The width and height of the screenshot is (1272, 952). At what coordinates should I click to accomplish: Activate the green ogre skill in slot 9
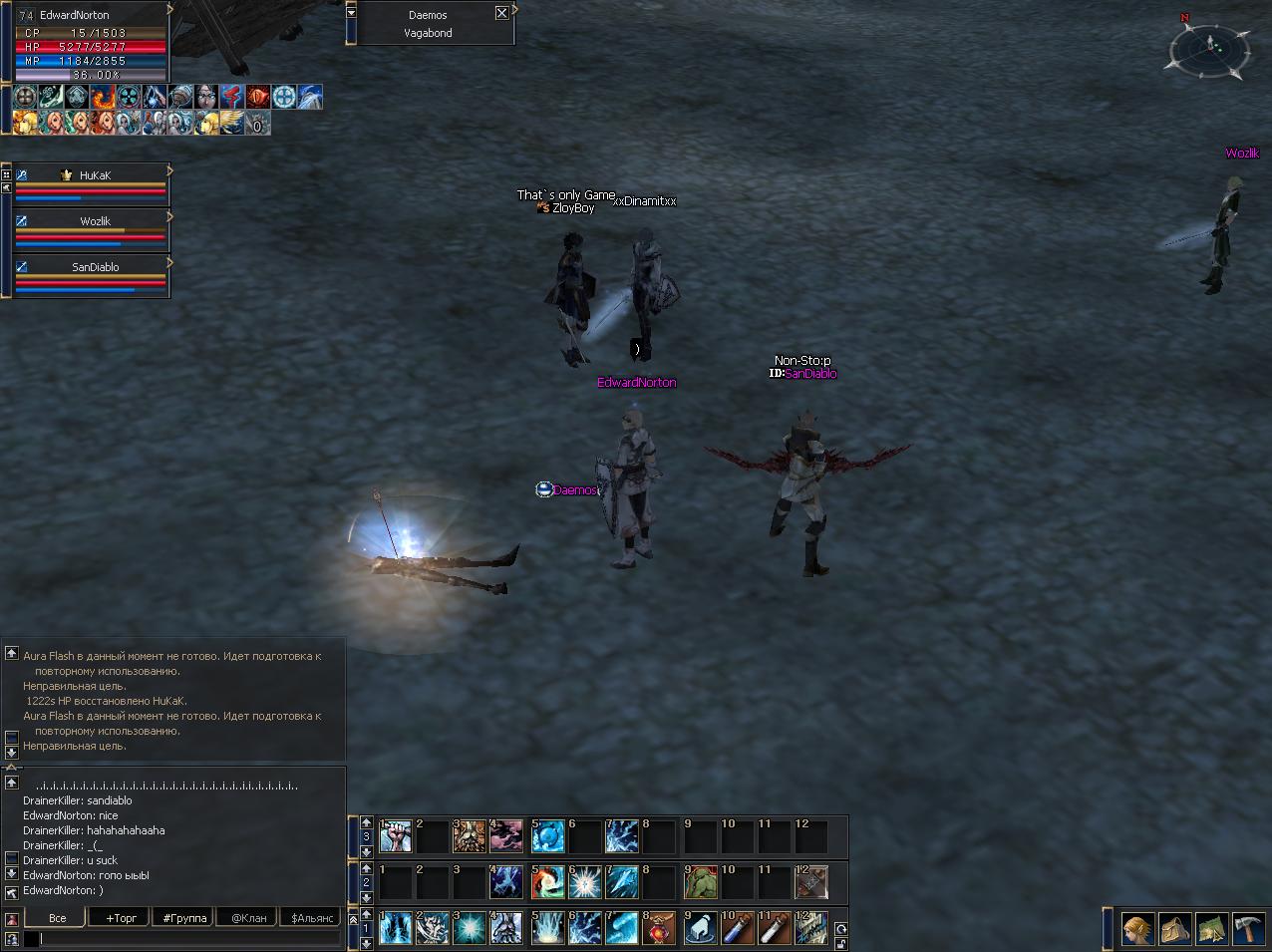700,883
